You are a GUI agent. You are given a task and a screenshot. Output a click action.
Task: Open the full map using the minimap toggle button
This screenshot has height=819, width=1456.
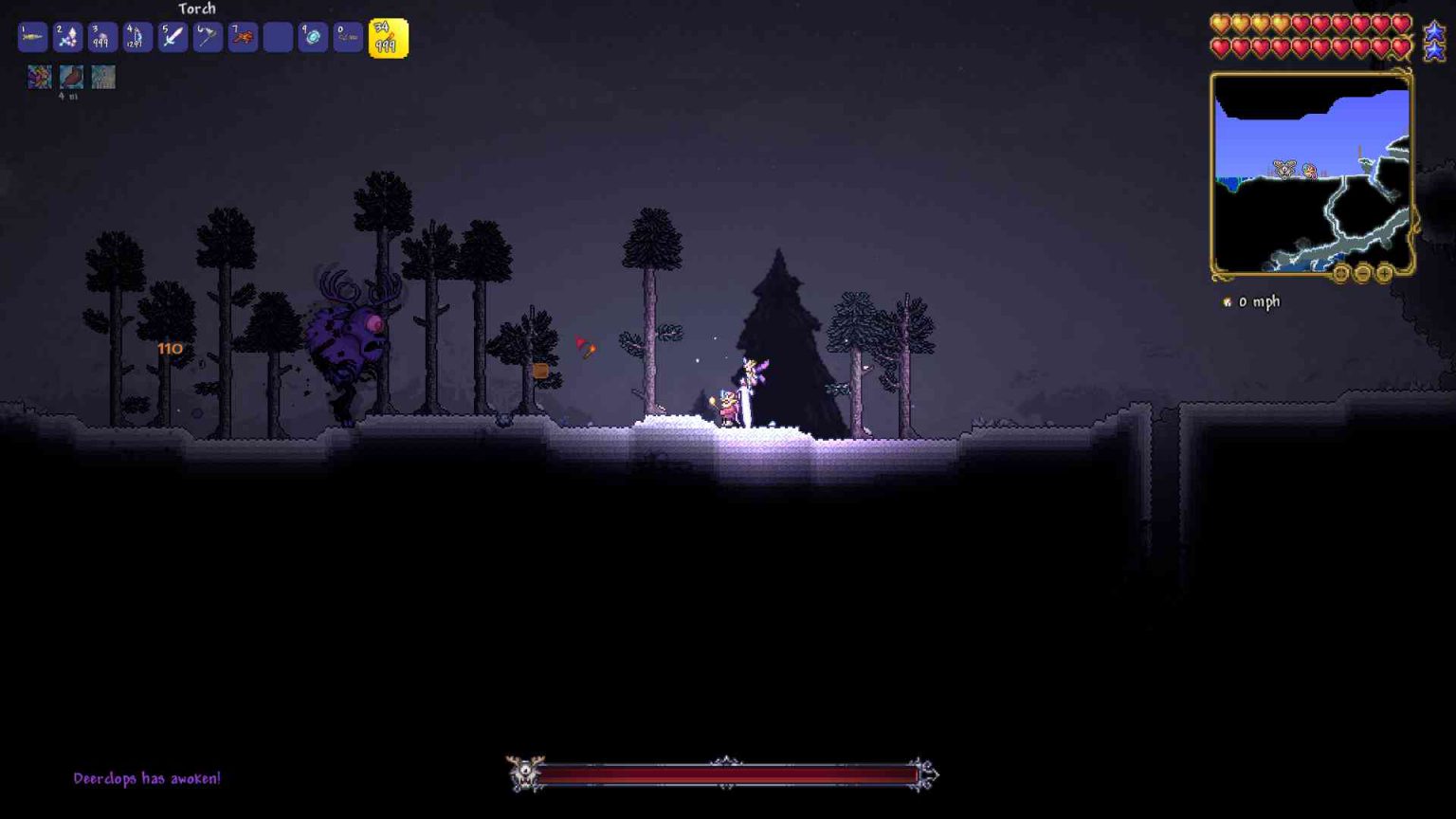point(1341,273)
